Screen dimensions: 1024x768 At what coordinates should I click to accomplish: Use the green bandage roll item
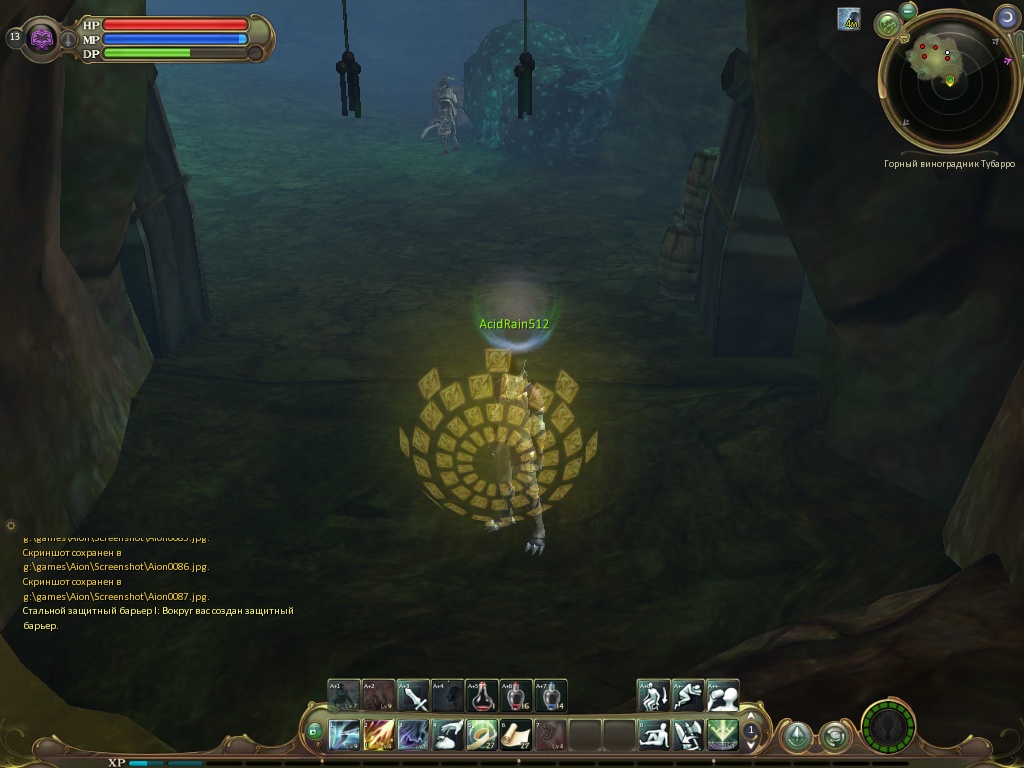tap(482, 735)
